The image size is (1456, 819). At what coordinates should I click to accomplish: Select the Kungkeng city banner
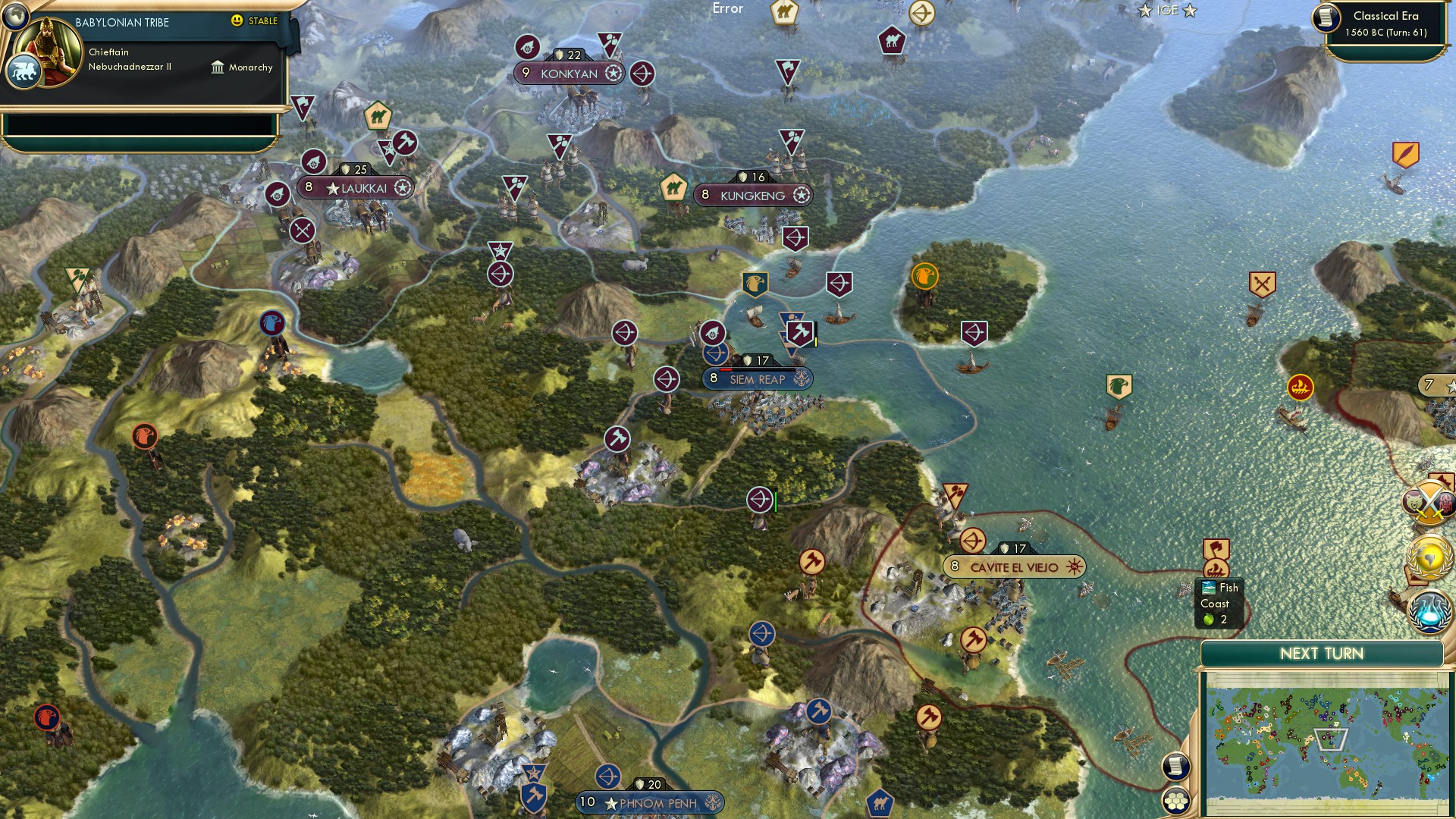click(752, 194)
